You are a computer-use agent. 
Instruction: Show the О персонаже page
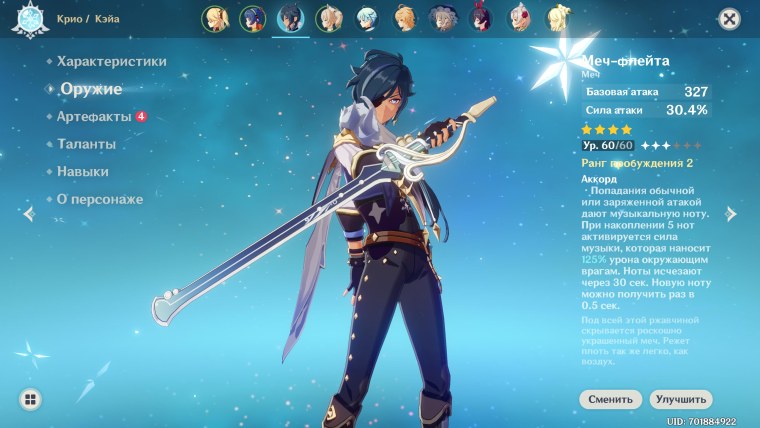[x=100, y=199]
